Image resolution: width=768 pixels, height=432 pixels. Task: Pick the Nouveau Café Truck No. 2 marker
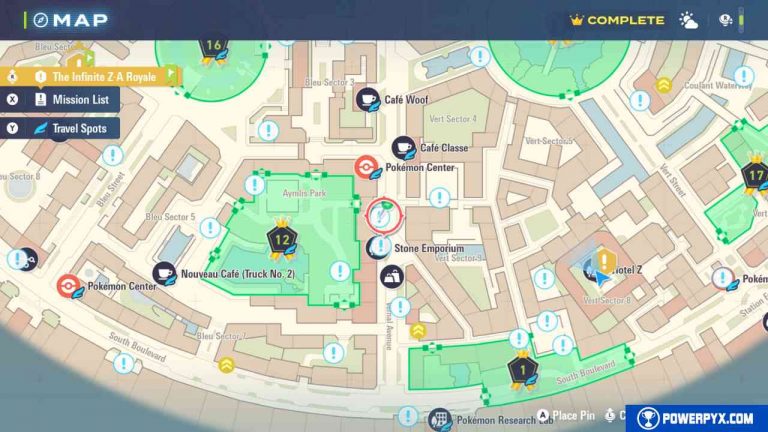click(x=164, y=273)
